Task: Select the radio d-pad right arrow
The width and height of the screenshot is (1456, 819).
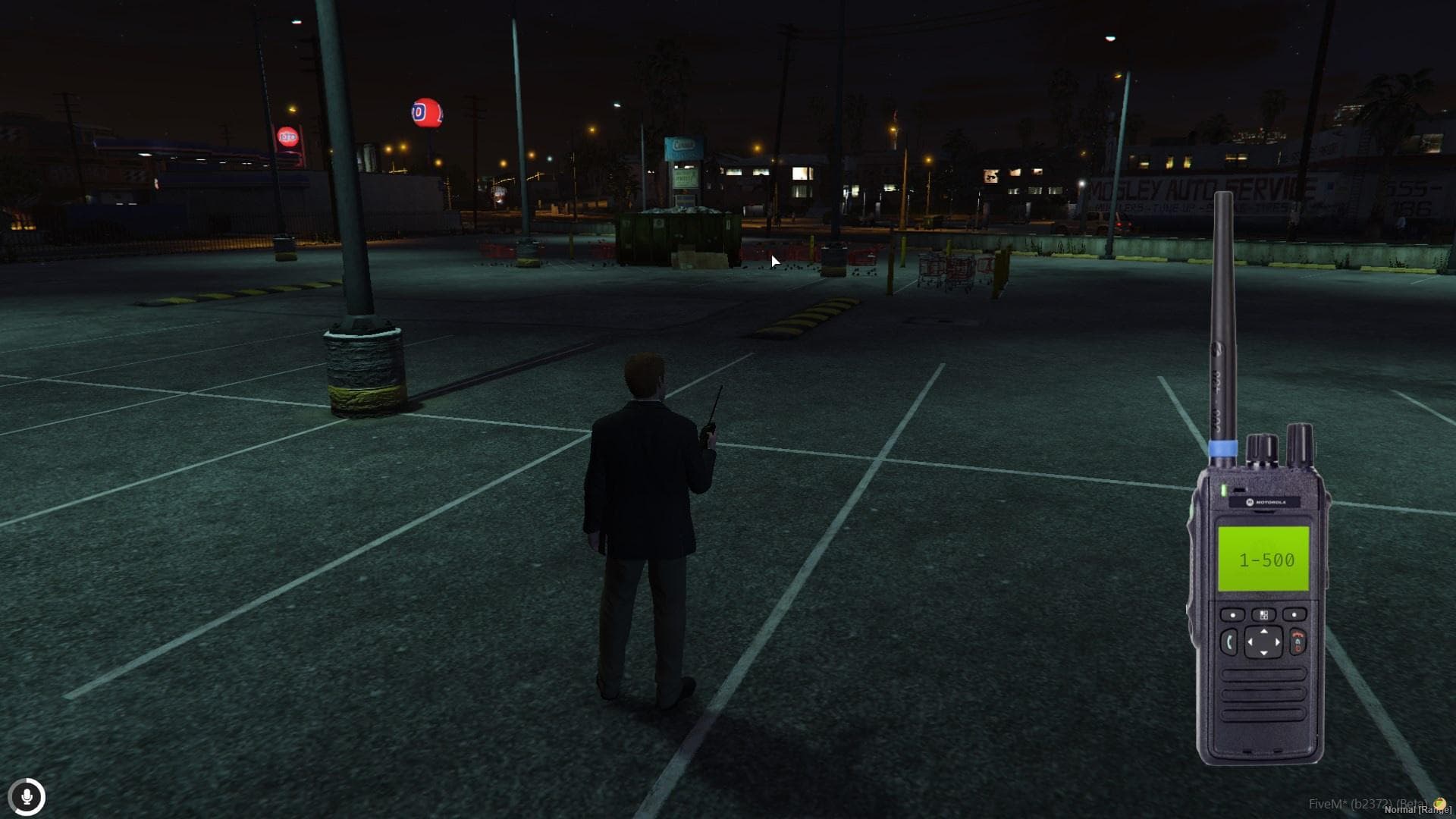Action: [1277, 642]
